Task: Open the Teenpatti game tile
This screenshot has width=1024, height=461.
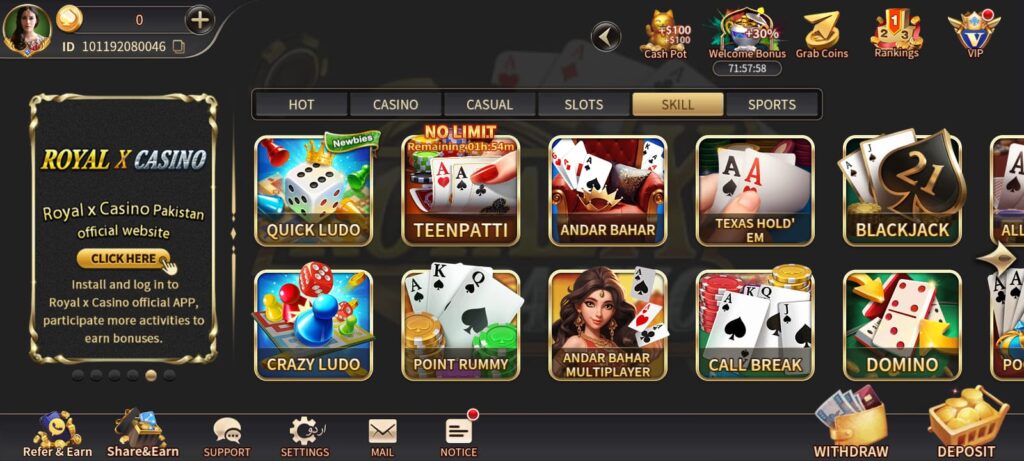Action: [x=461, y=191]
